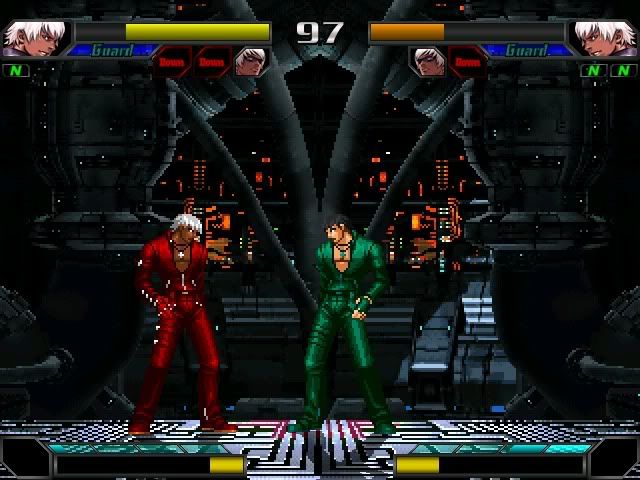
Task: Click player two's red Down teammate icon
Action: (x=466, y=62)
